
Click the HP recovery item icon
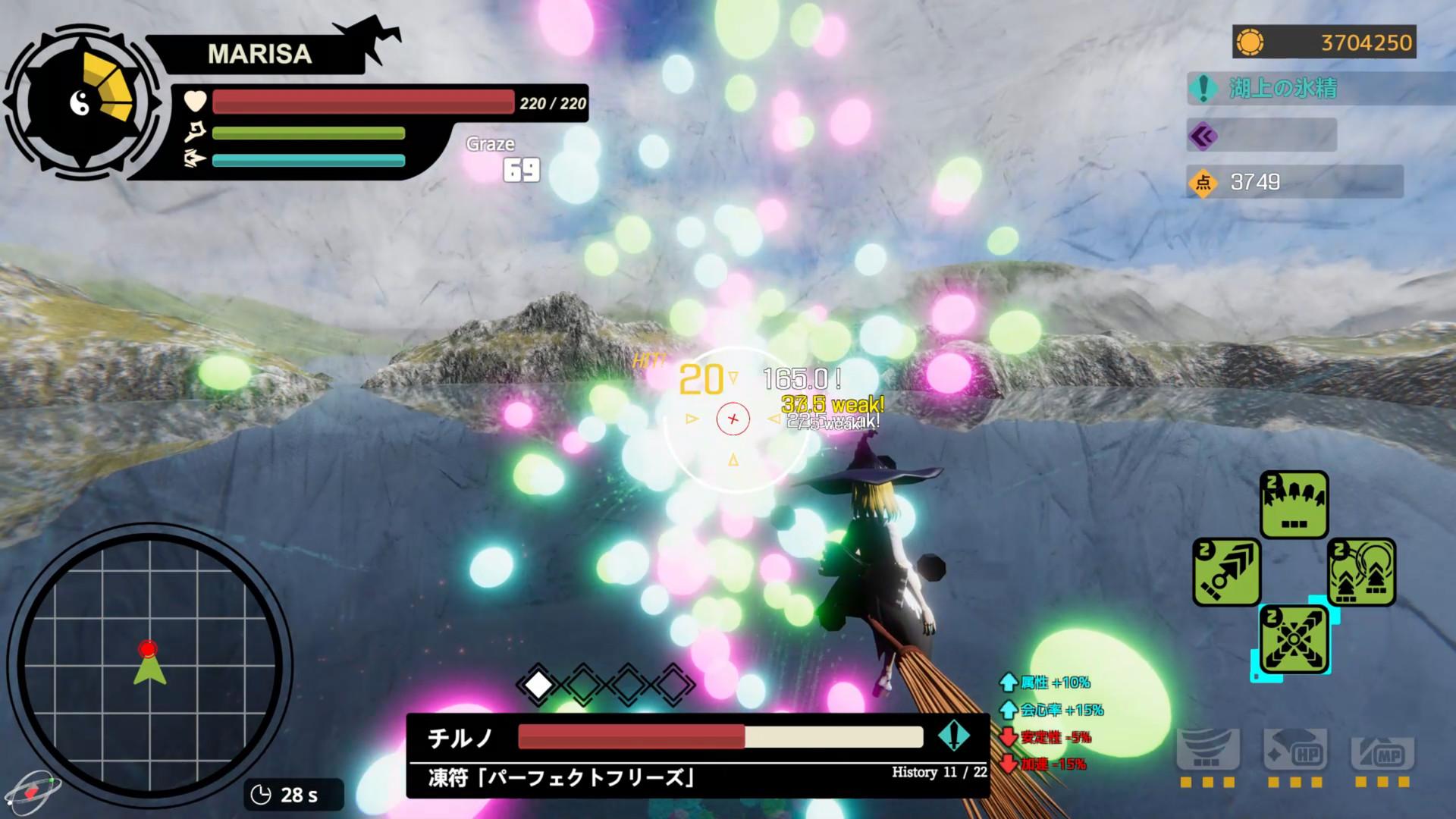[1295, 748]
